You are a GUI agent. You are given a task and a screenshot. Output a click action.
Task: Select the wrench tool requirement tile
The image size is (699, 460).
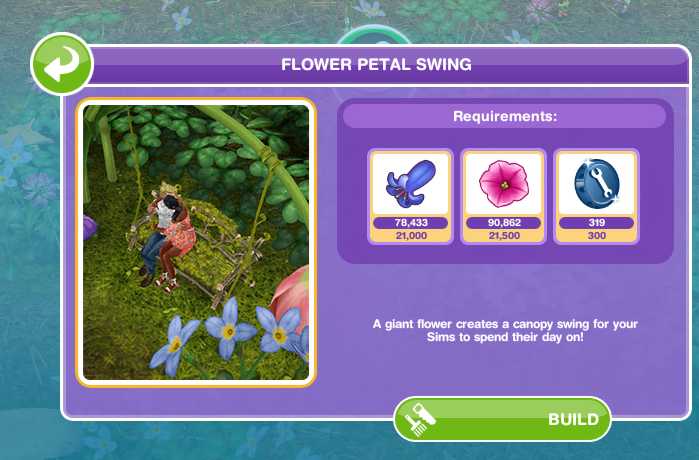[596, 196]
